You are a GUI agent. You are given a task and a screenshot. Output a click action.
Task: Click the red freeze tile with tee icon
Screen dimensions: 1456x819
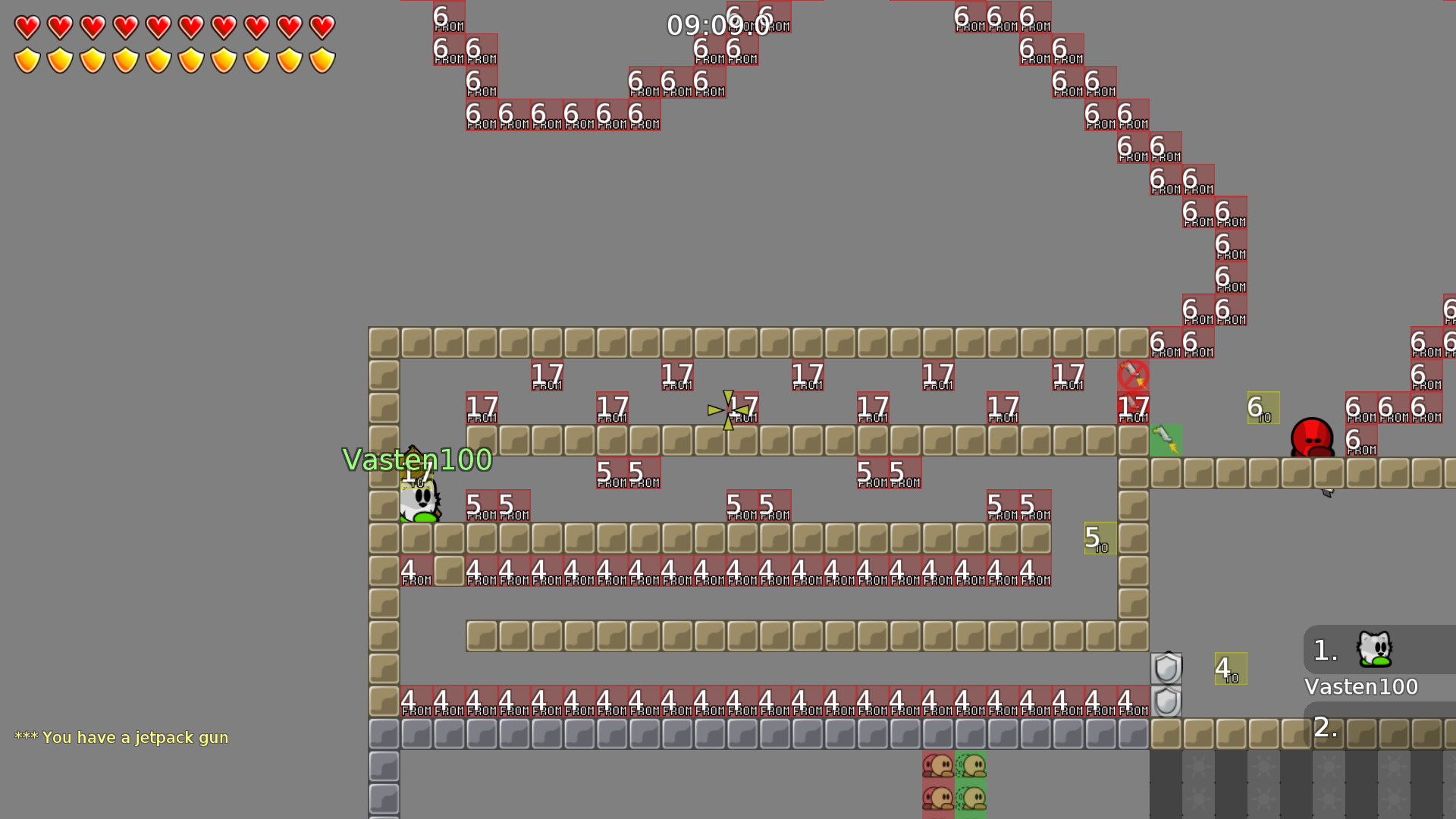pyautogui.click(x=939, y=766)
